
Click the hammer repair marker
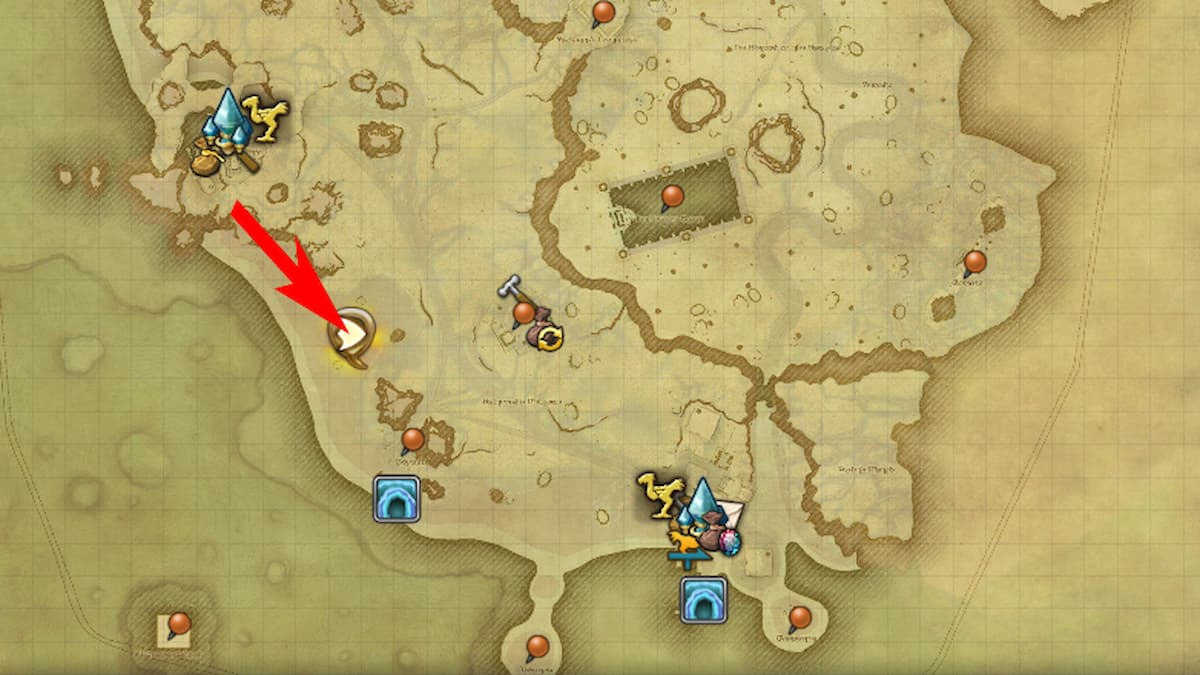coord(510,288)
